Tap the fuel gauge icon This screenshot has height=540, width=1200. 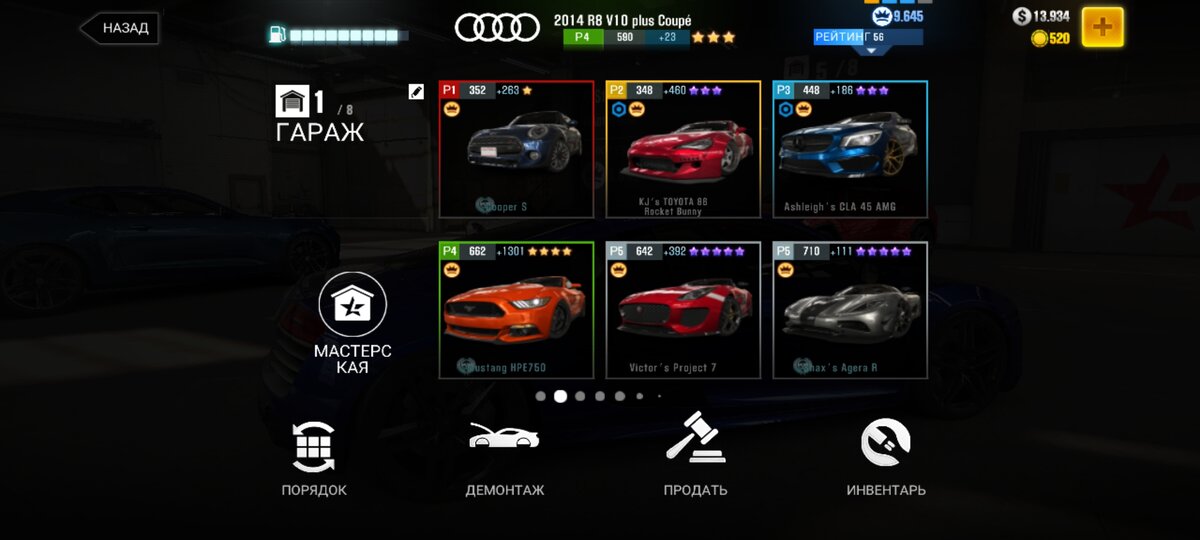(277, 35)
